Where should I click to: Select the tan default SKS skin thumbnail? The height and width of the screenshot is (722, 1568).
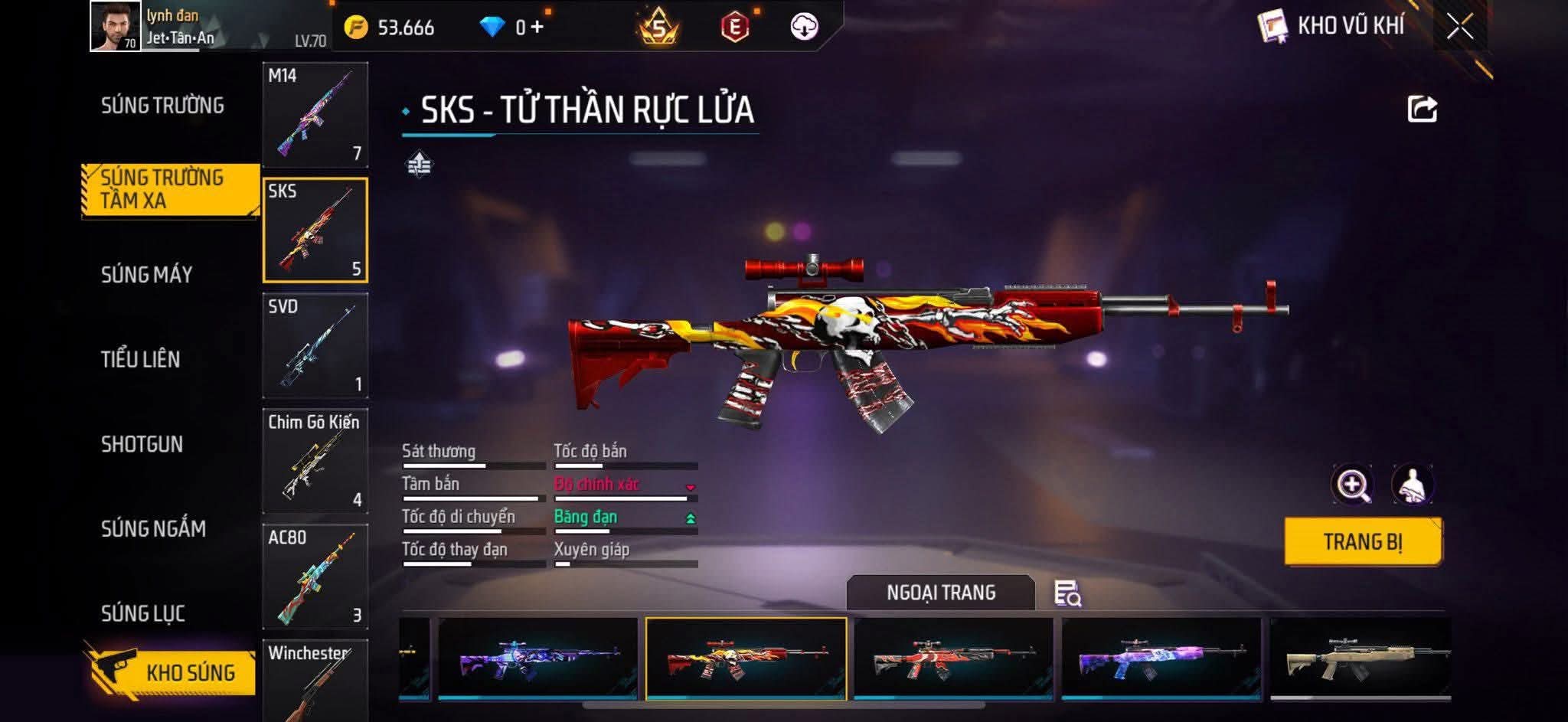coord(1360,658)
